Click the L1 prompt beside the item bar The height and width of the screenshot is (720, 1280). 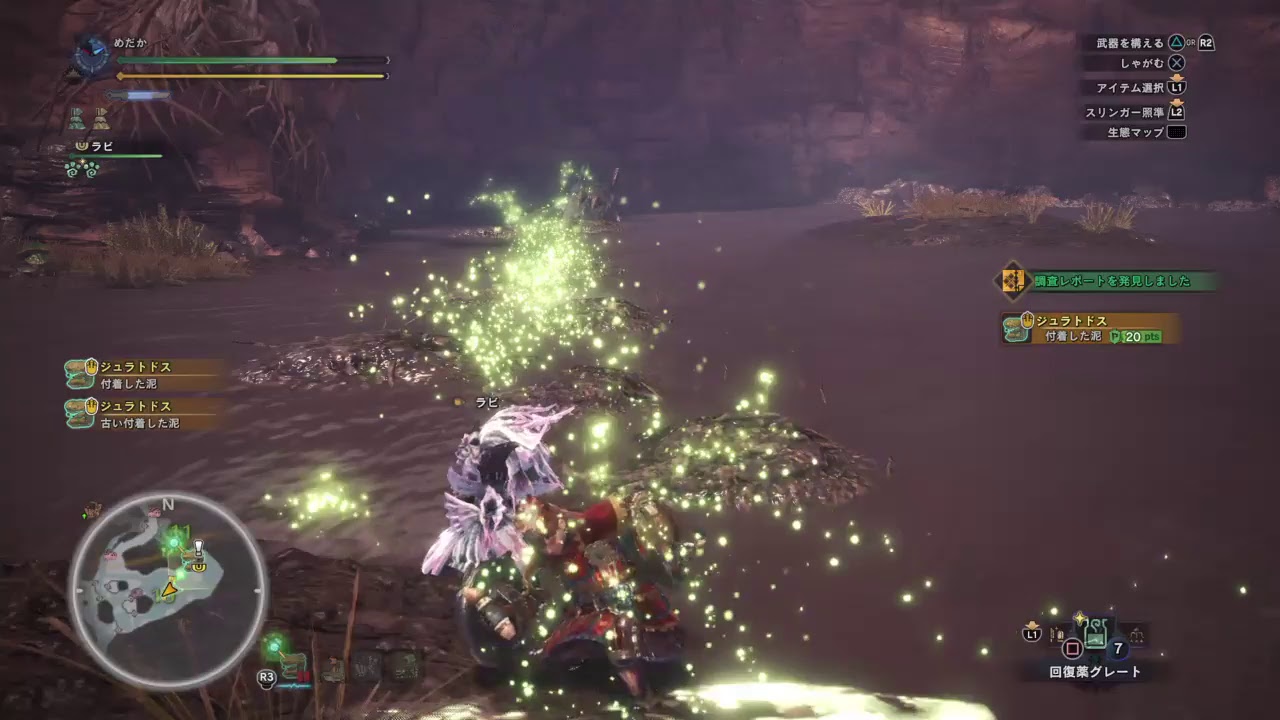click(1033, 633)
